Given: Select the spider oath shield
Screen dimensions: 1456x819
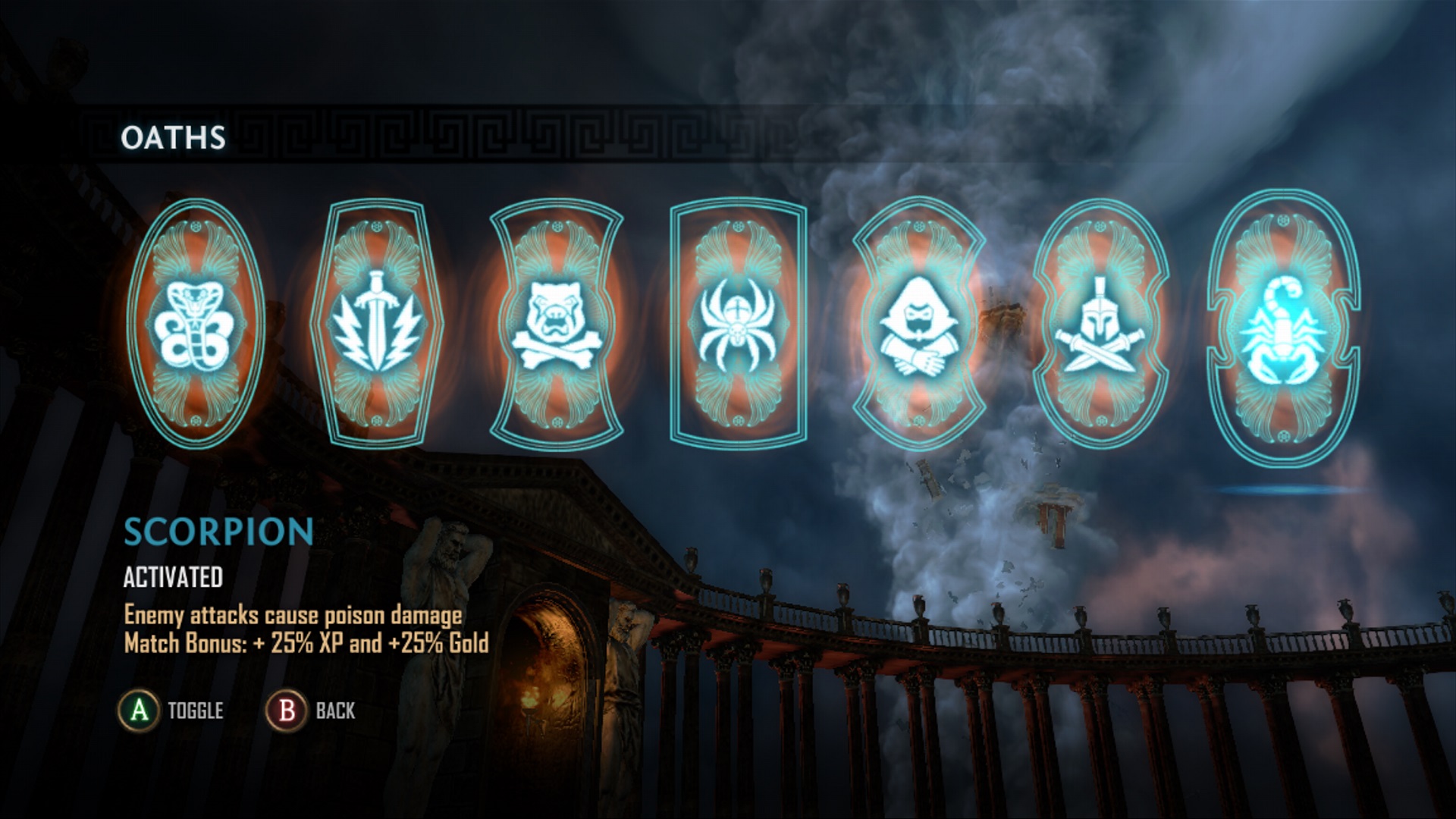Looking at the screenshot, I should click(x=738, y=325).
